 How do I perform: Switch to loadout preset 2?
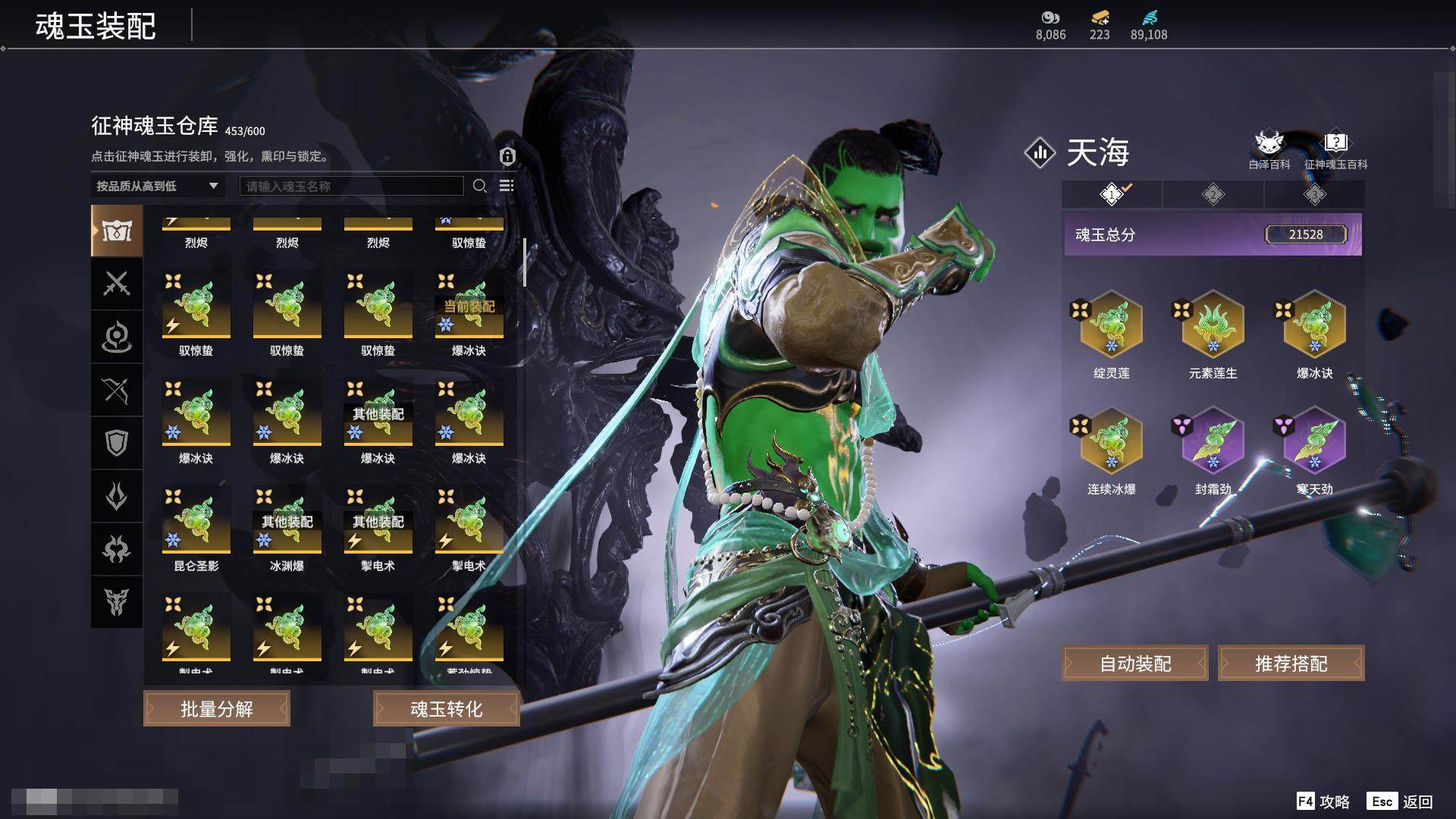tap(1213, 195)
